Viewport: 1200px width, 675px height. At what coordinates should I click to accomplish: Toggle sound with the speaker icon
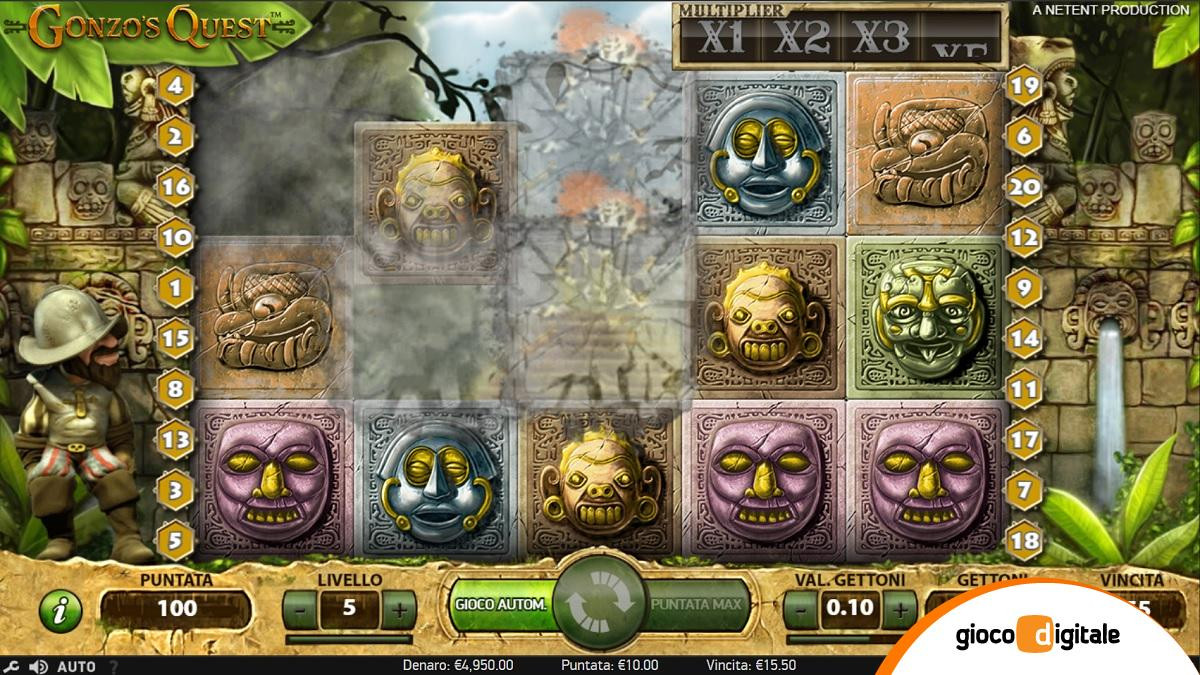point(39,666)
